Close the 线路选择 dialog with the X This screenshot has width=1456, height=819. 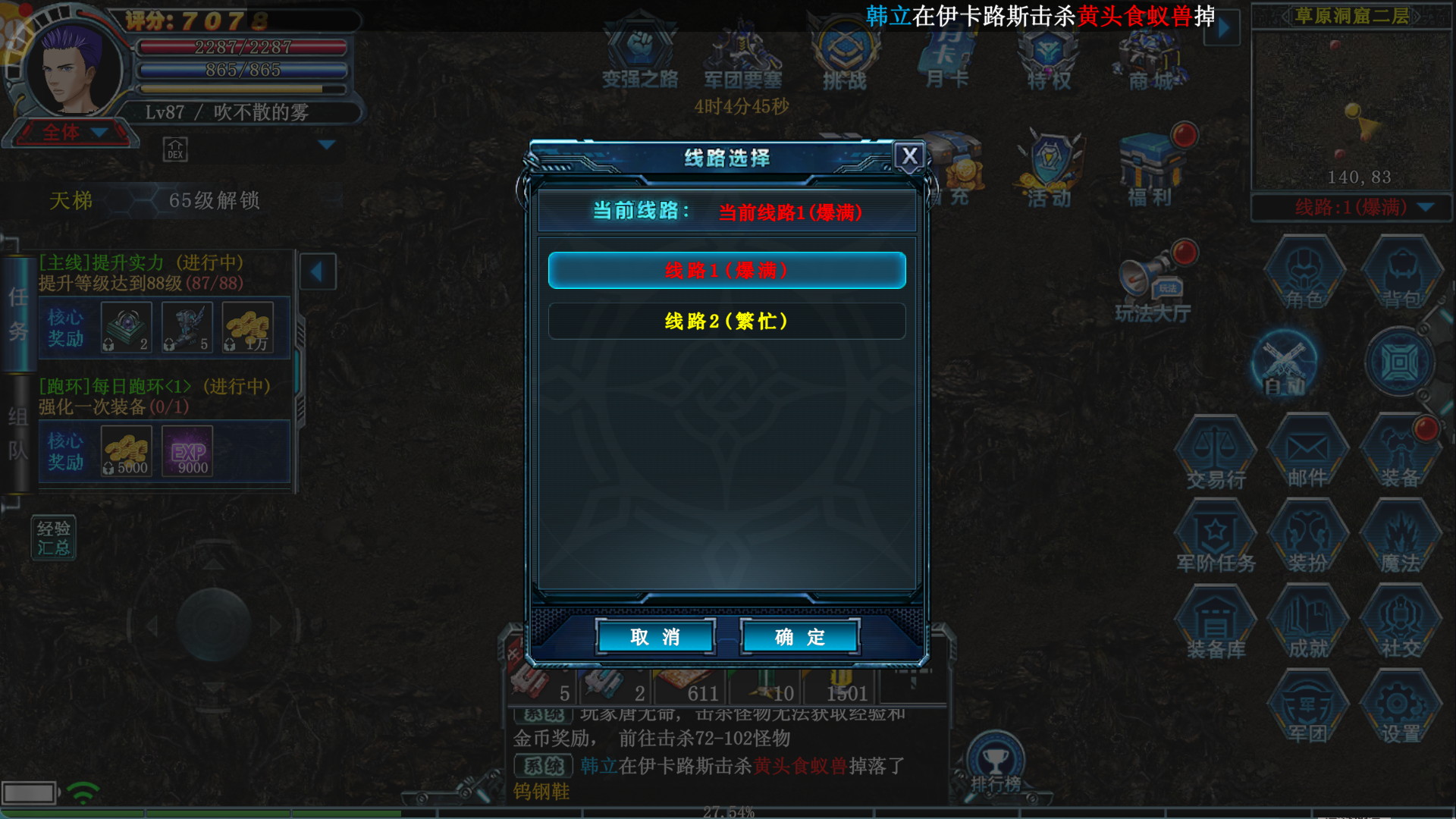[909, 156]
